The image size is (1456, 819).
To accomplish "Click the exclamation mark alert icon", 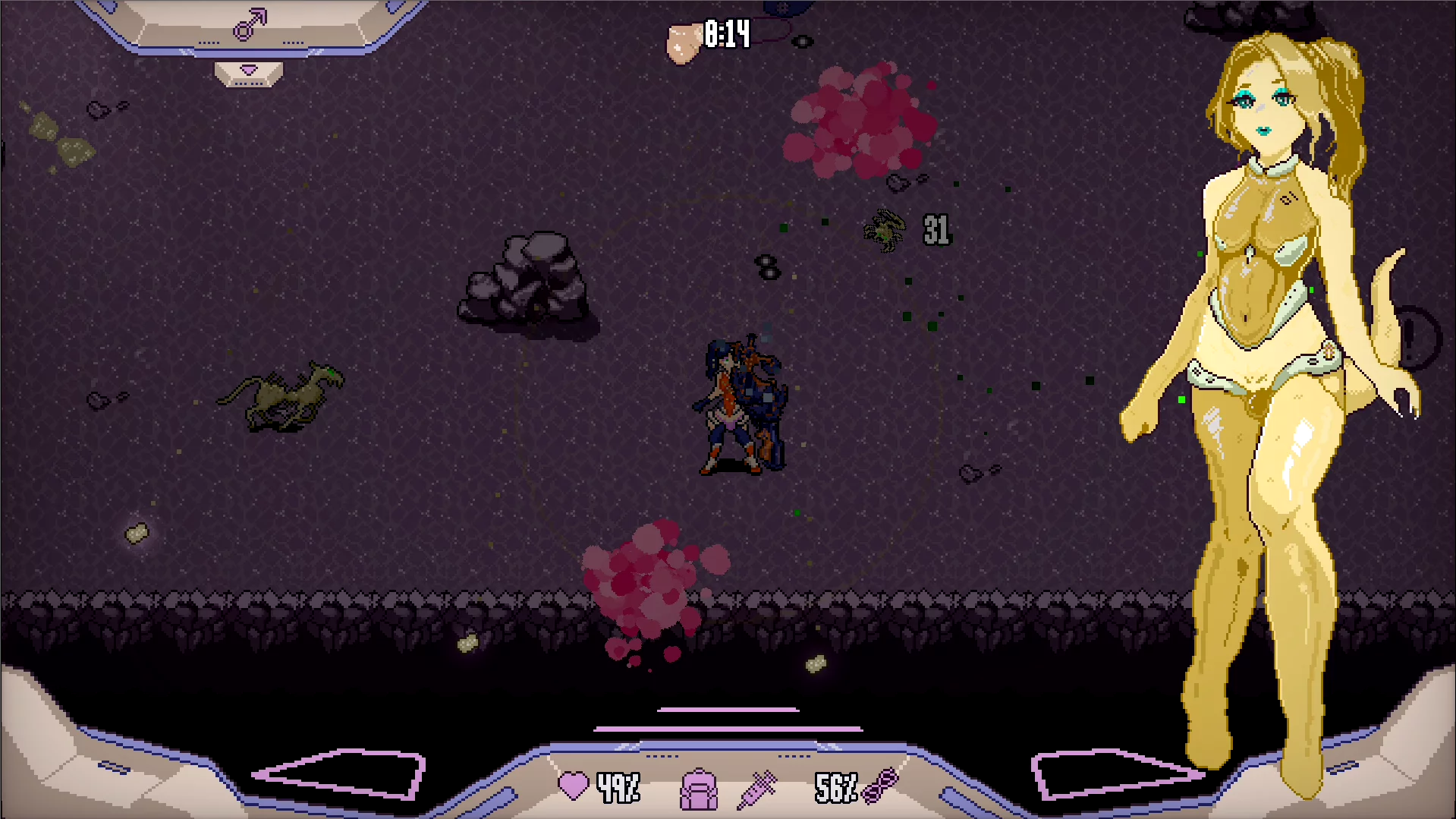I will click(1413, 338).
